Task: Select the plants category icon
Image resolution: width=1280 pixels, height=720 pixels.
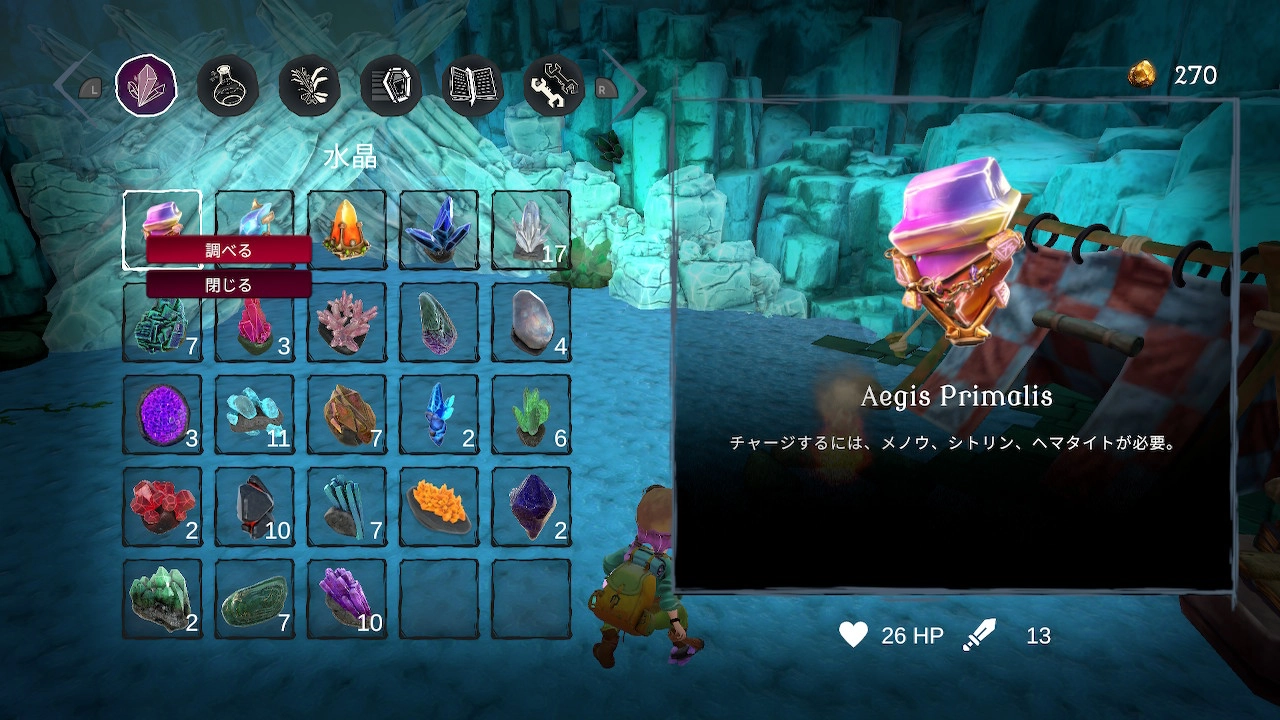Action: pos(309,86)
